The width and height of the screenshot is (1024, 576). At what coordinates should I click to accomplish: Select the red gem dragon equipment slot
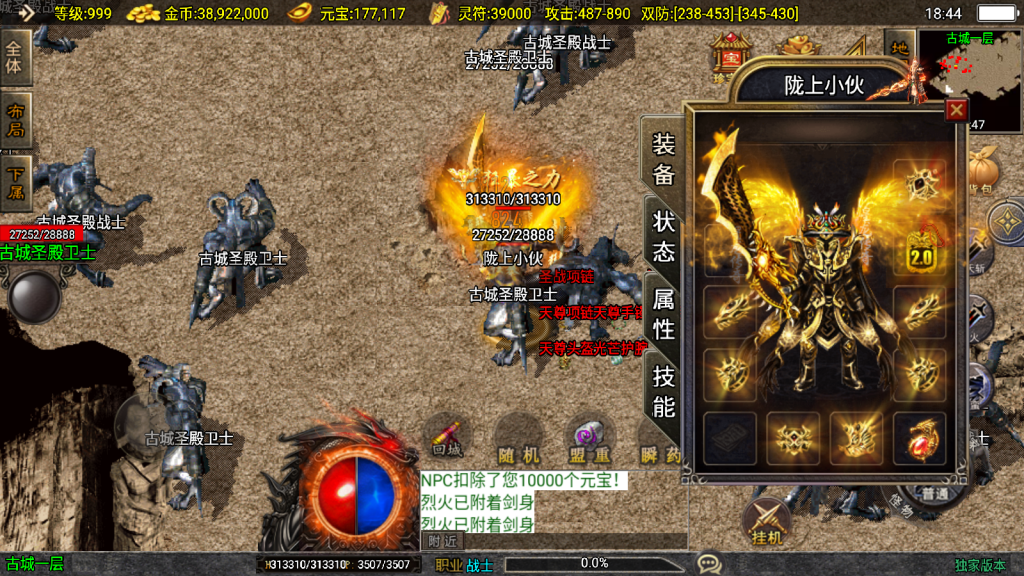tap(919, 438)
